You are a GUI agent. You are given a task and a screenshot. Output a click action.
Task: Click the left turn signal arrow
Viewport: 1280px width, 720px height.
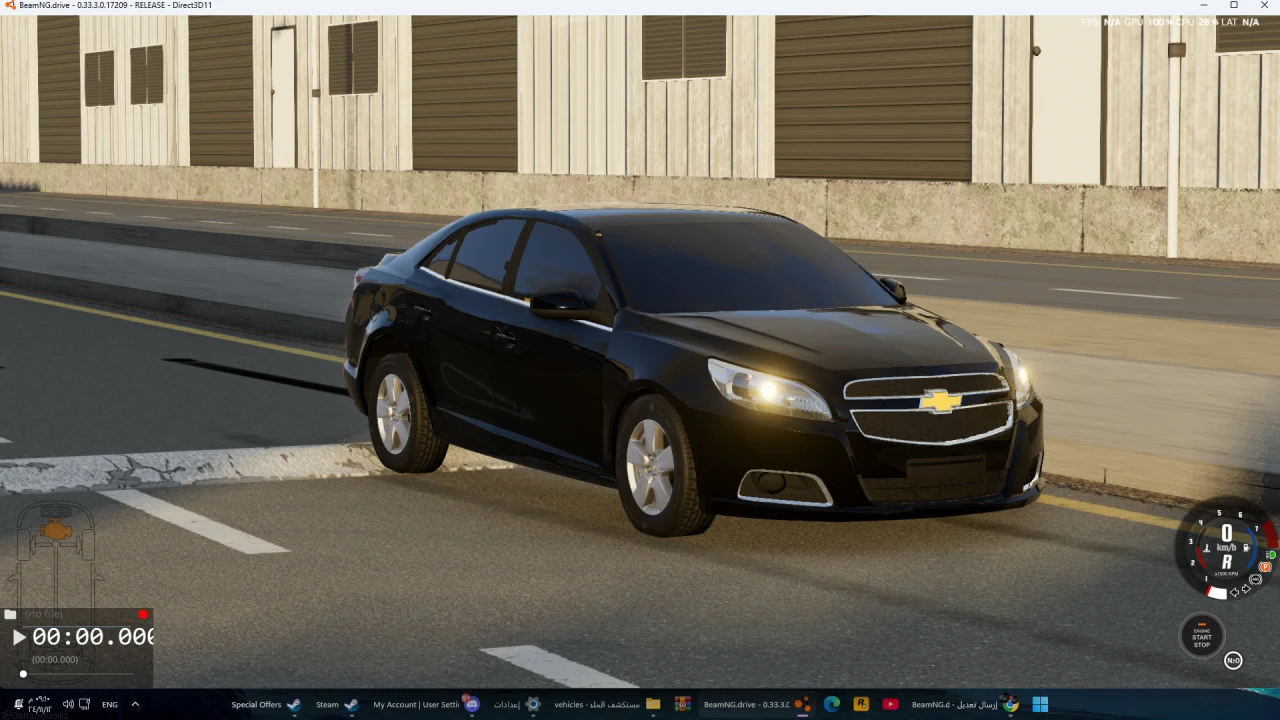click(1234, 591)
